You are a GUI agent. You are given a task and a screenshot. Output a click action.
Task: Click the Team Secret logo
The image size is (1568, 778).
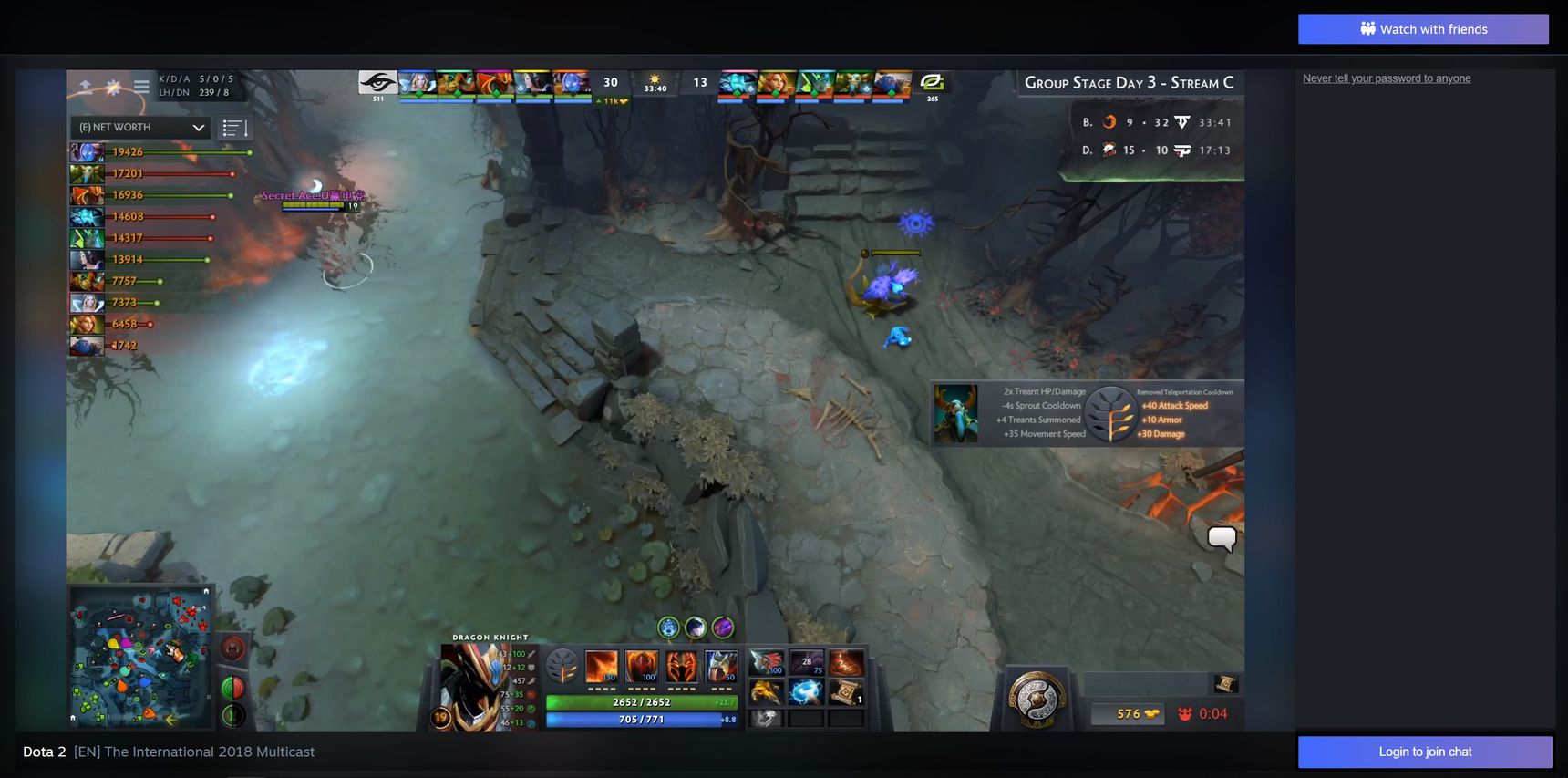coord(377,83)
